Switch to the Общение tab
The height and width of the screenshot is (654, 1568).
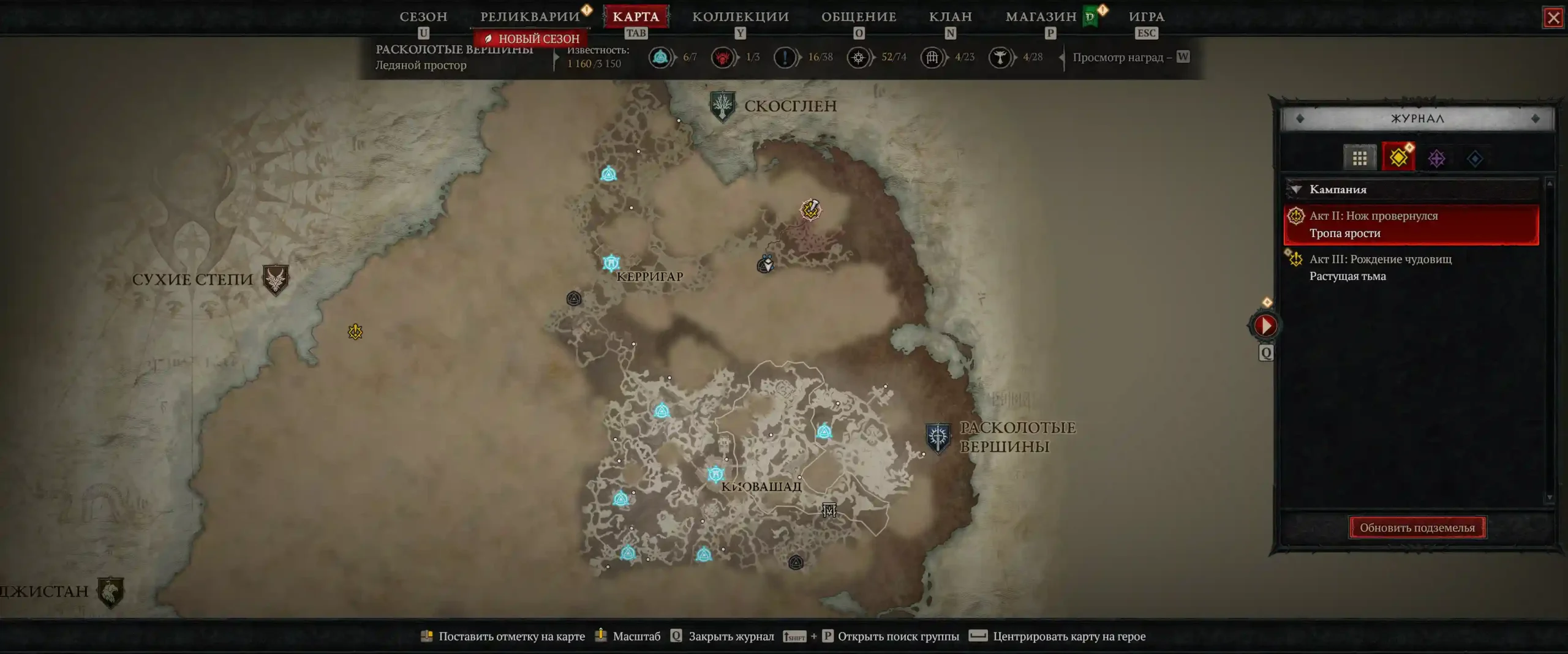(859, 17)
